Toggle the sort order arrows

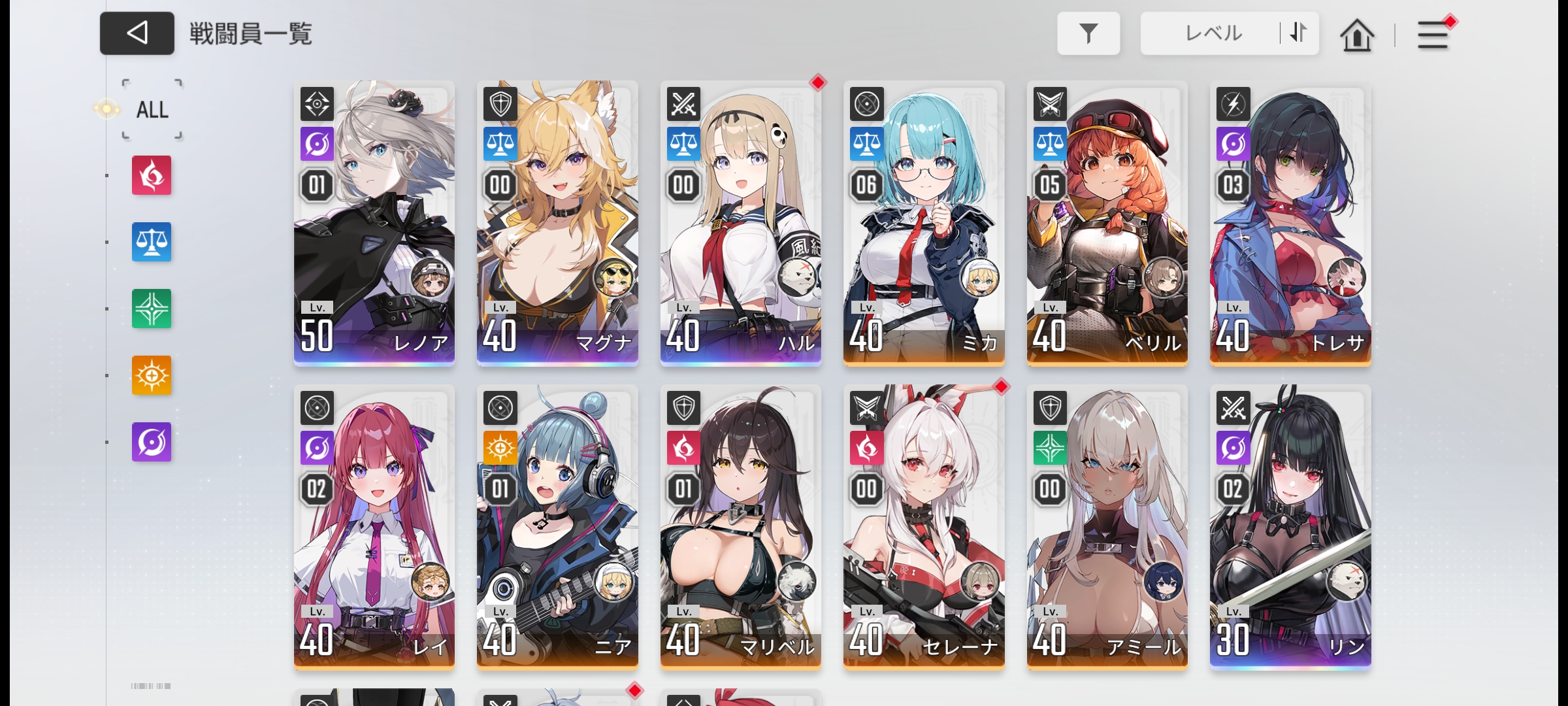click(x=1298, y=33)
